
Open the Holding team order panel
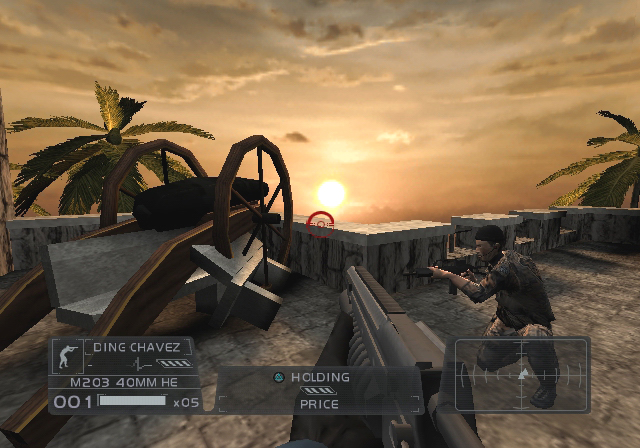click(x=318, y=390)
